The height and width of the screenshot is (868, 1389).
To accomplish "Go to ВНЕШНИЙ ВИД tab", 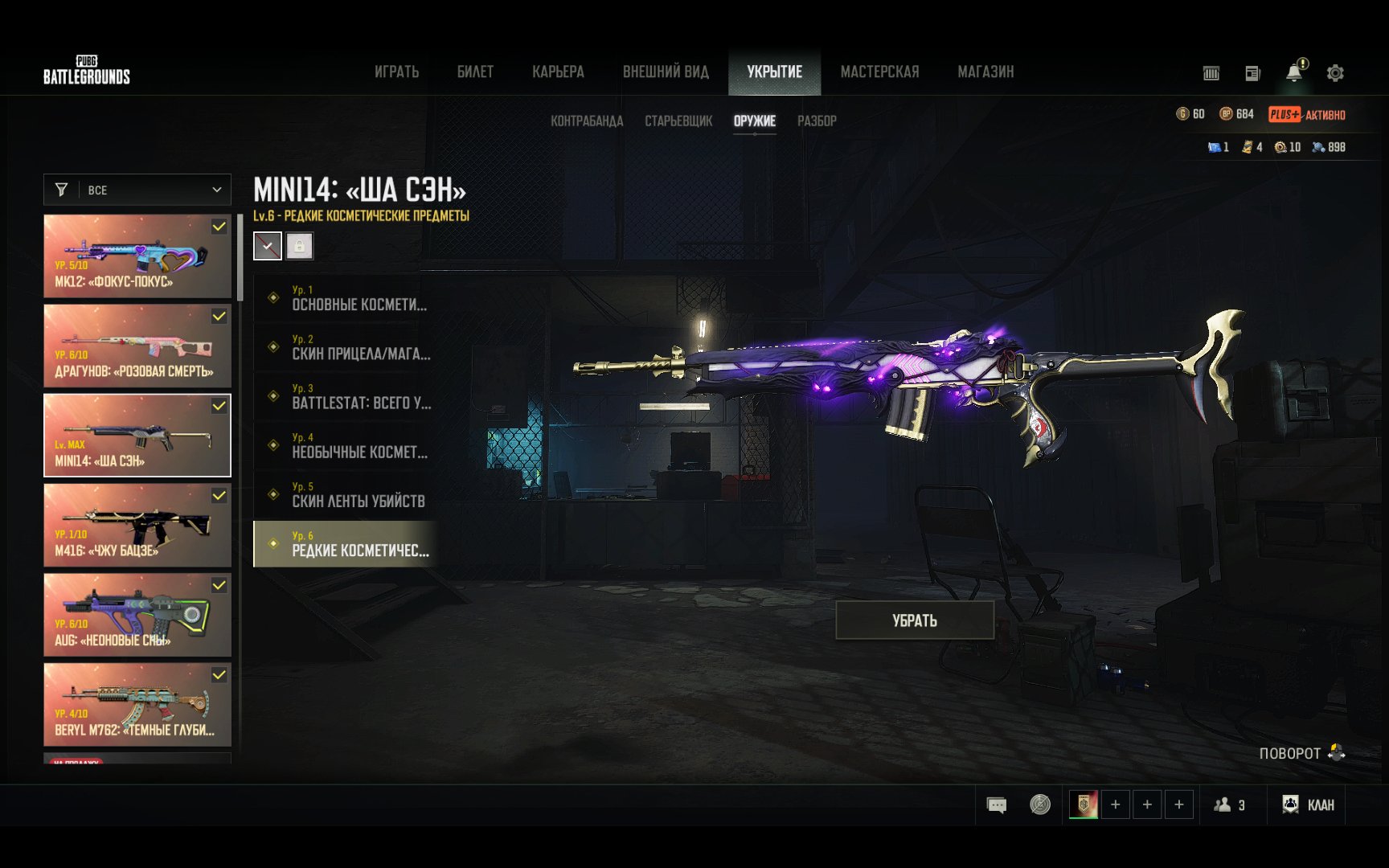I will 666,72.
